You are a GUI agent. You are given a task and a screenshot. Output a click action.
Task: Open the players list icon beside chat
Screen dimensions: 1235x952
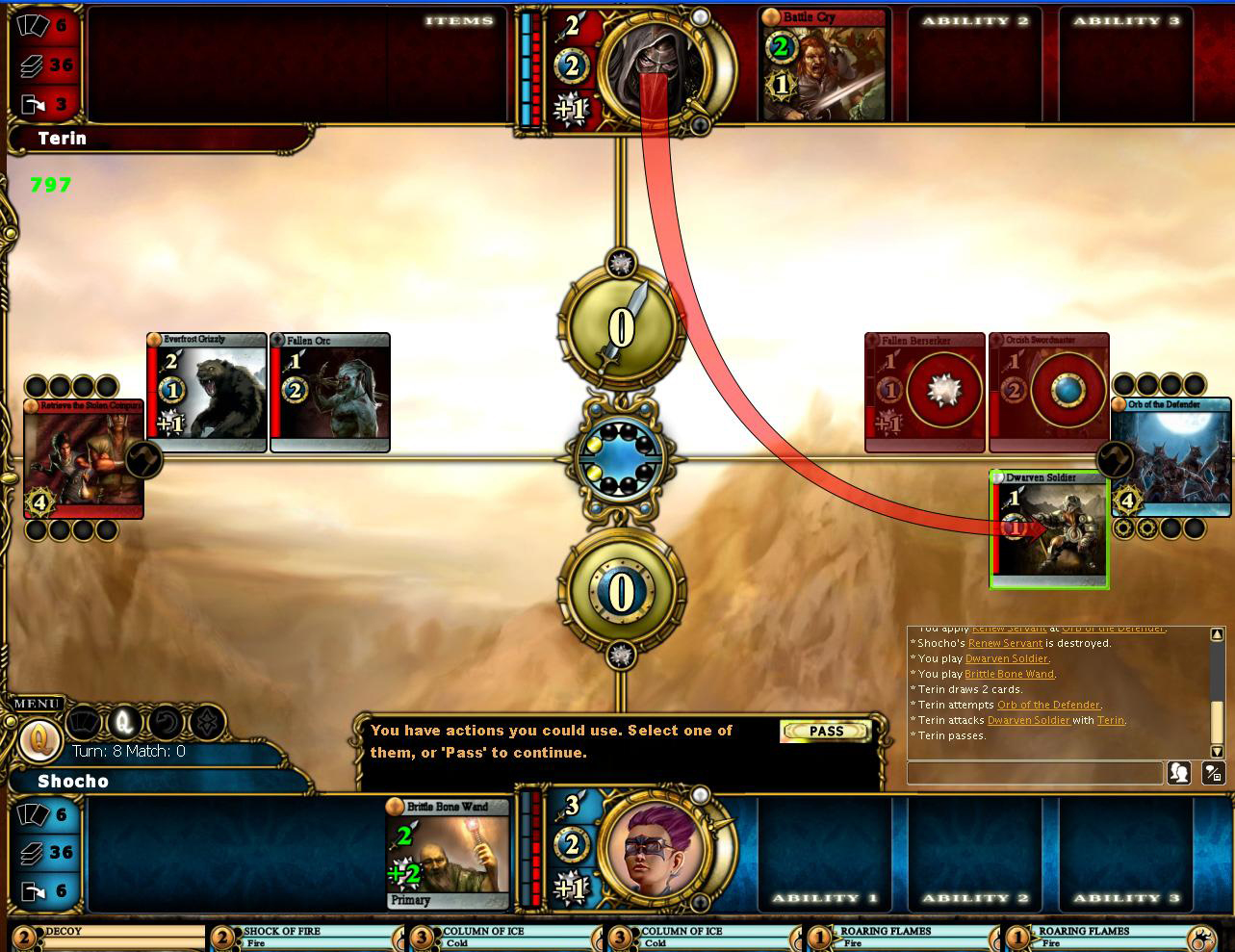coord(1179,772)
